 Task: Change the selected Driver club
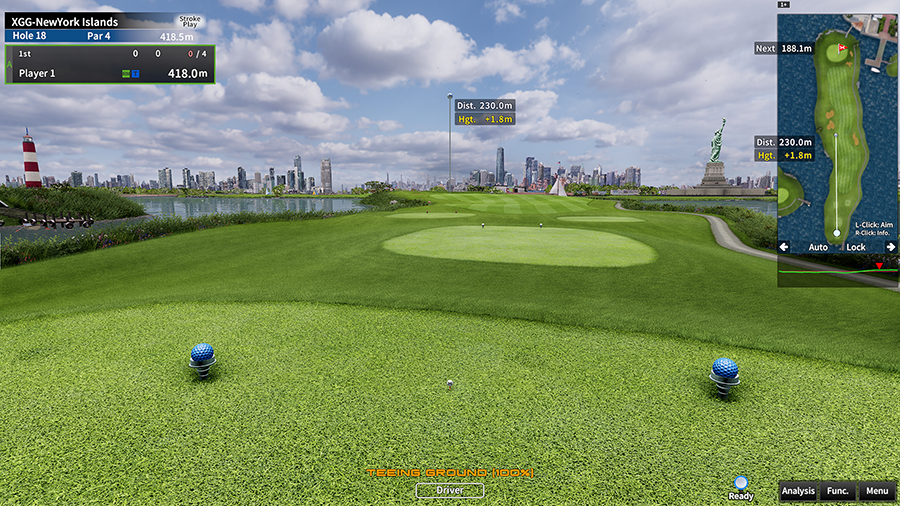[x=450, y=490]
